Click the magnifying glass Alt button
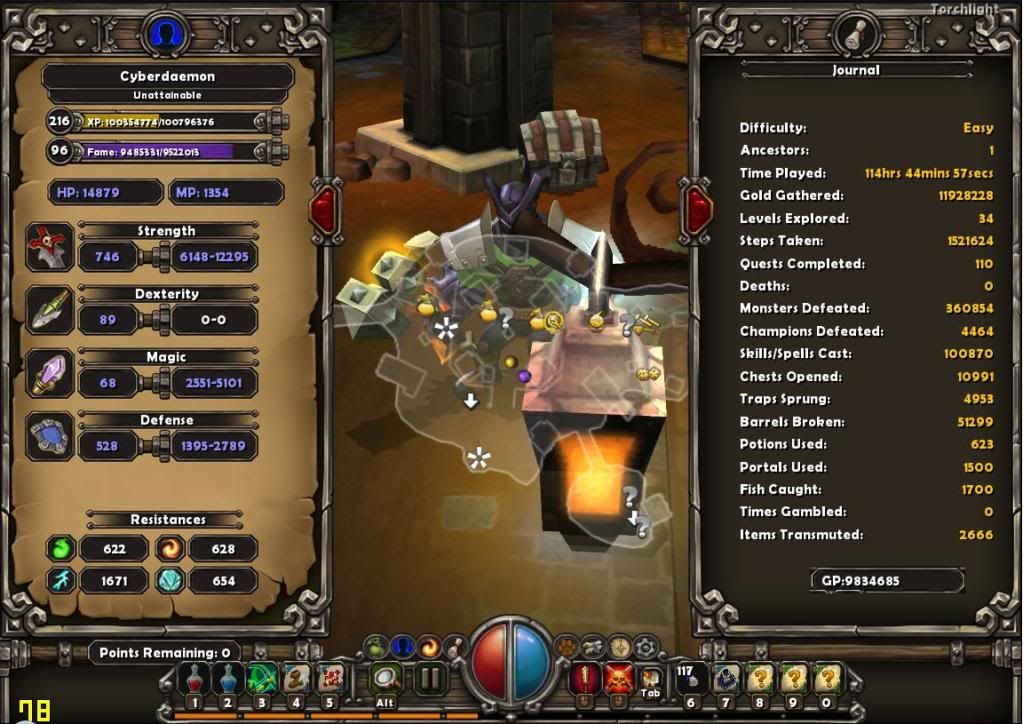Image resolution: width=1023 pixels, height=724 pixels. click(x=386, y=679)
